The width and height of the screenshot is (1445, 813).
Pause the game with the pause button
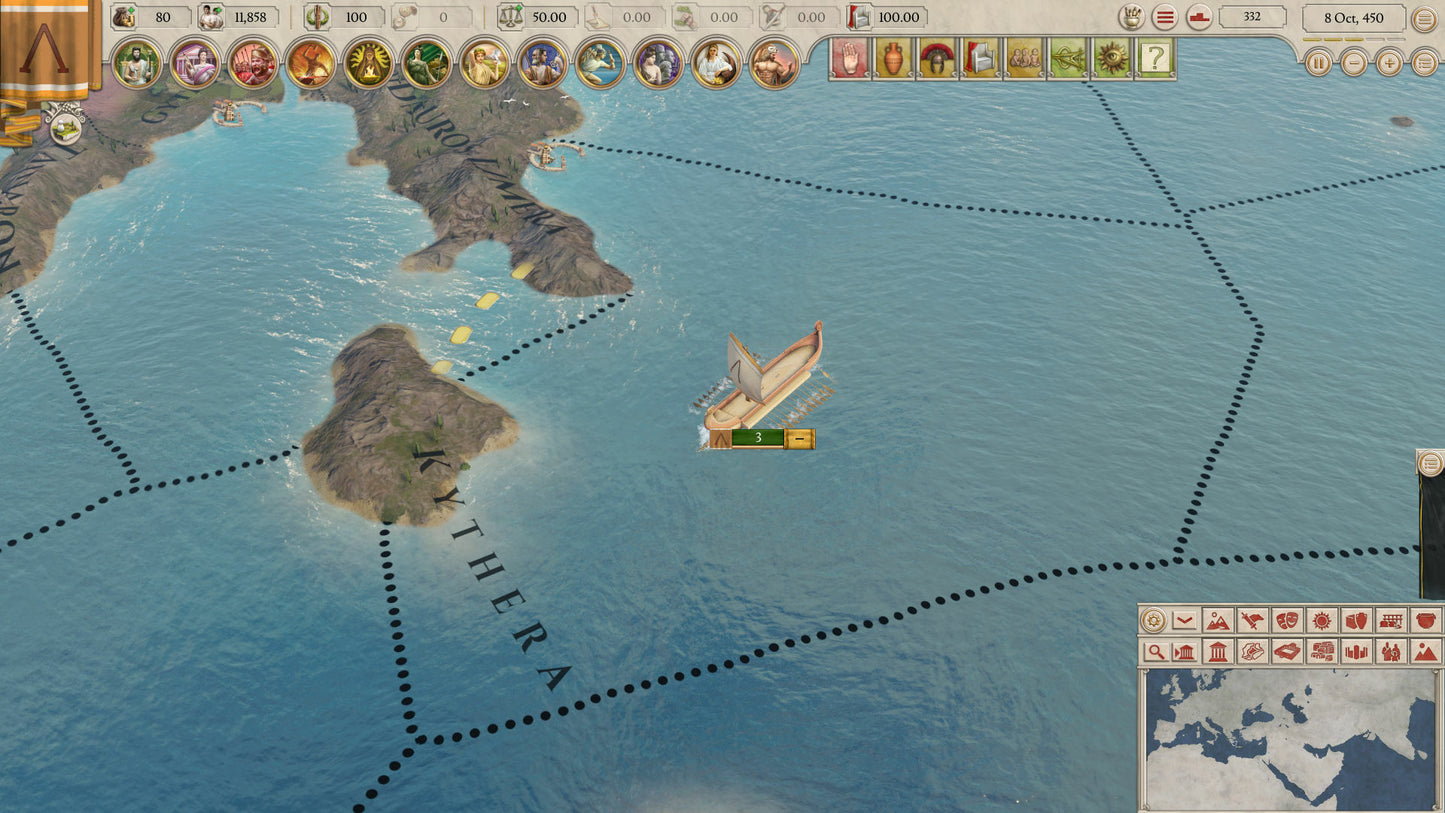pos(1320,63)
